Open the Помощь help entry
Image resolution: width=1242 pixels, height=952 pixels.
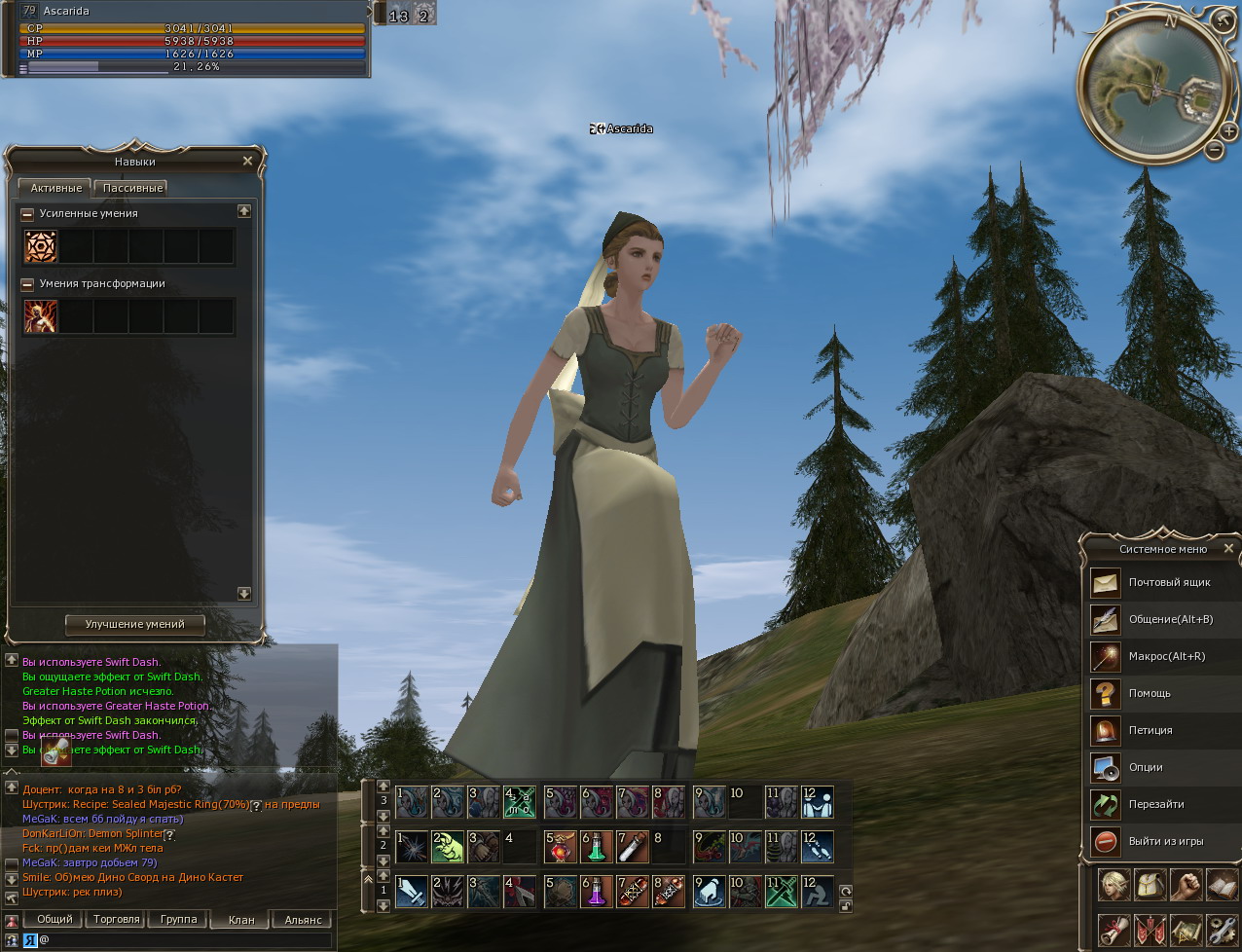click(x=1149, y=693)
